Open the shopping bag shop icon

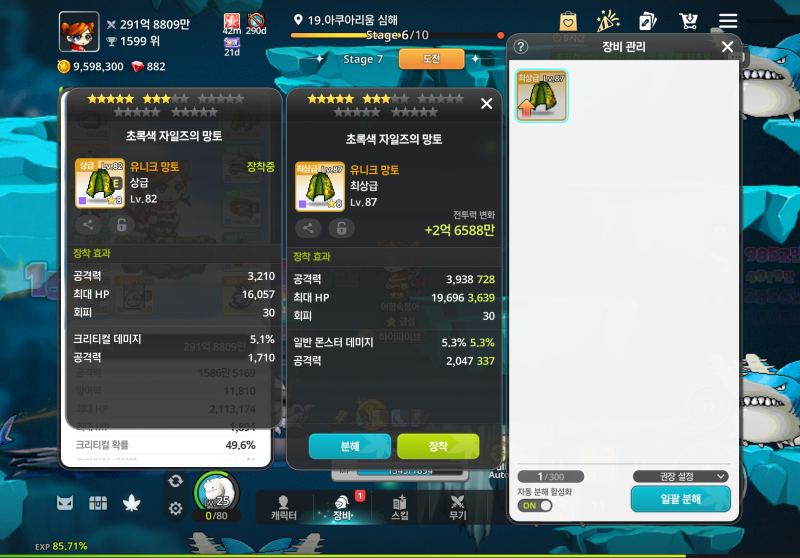[568, 20]
